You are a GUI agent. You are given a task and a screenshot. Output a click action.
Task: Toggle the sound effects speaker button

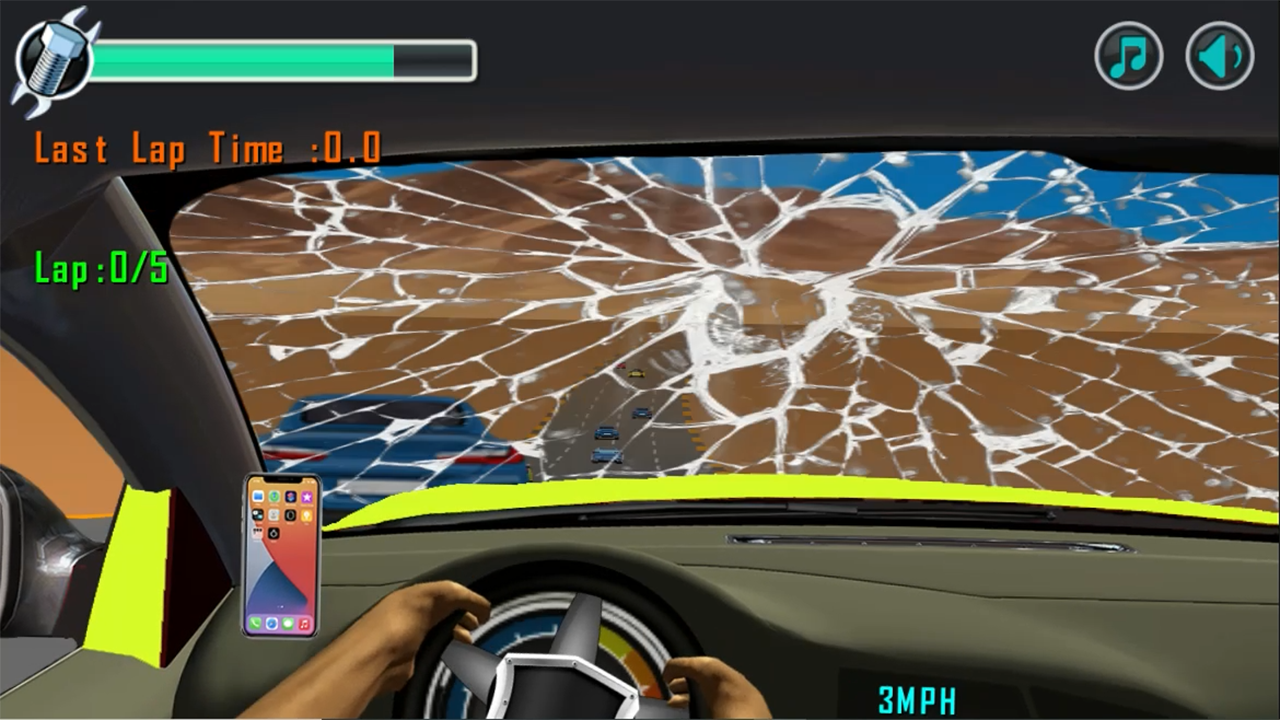[1218, 55]
